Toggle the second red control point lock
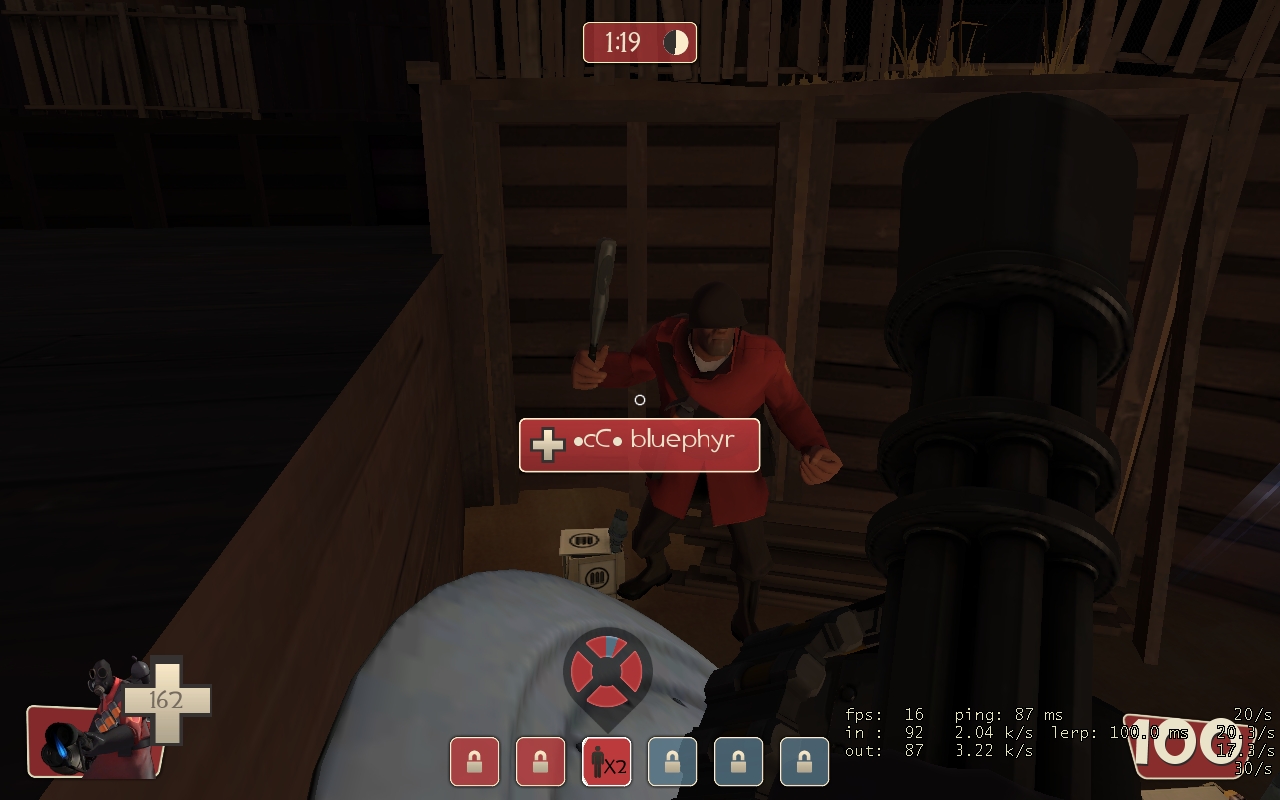This screenshot has width=1280, height=800. tap(540, 761)
